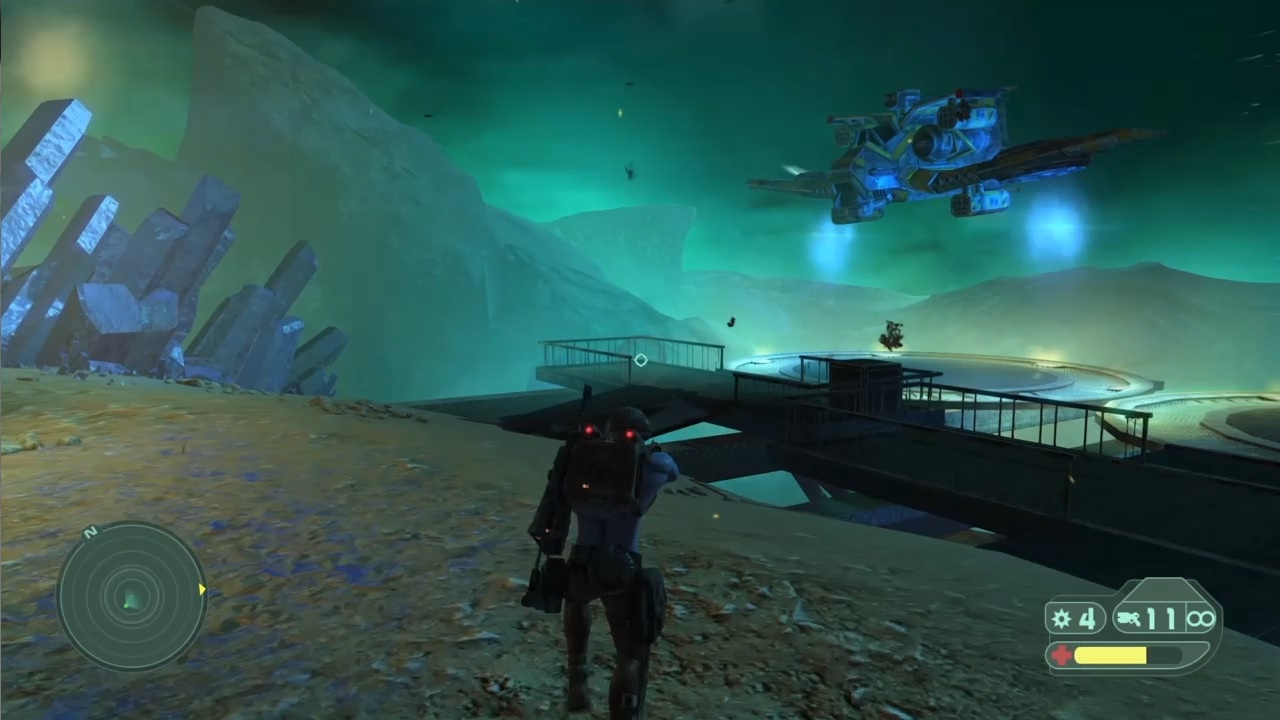Click the yellow health bar

click(1110, 655)
